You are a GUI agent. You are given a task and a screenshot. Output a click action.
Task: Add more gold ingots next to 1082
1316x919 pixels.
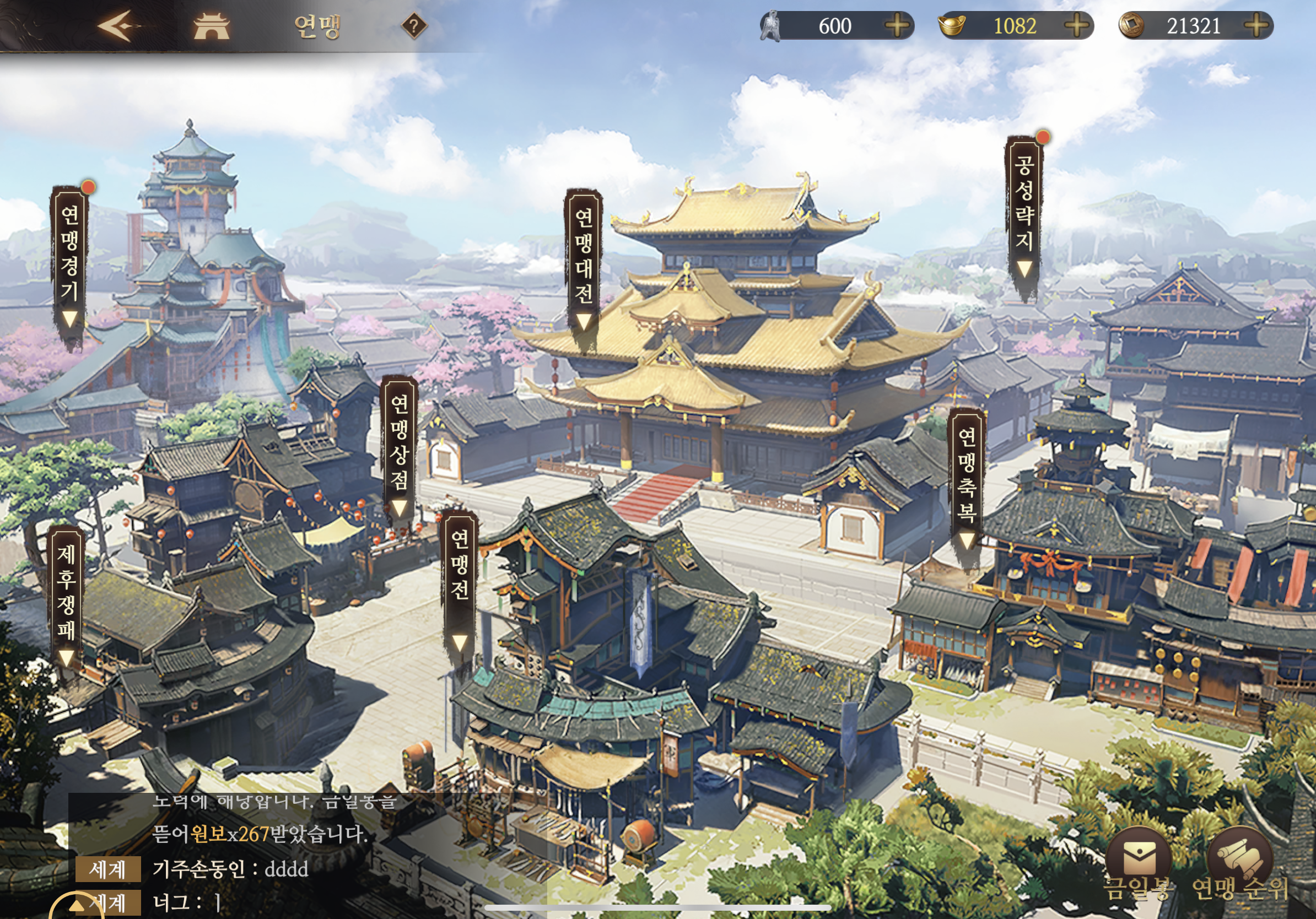pos(1076,26)
